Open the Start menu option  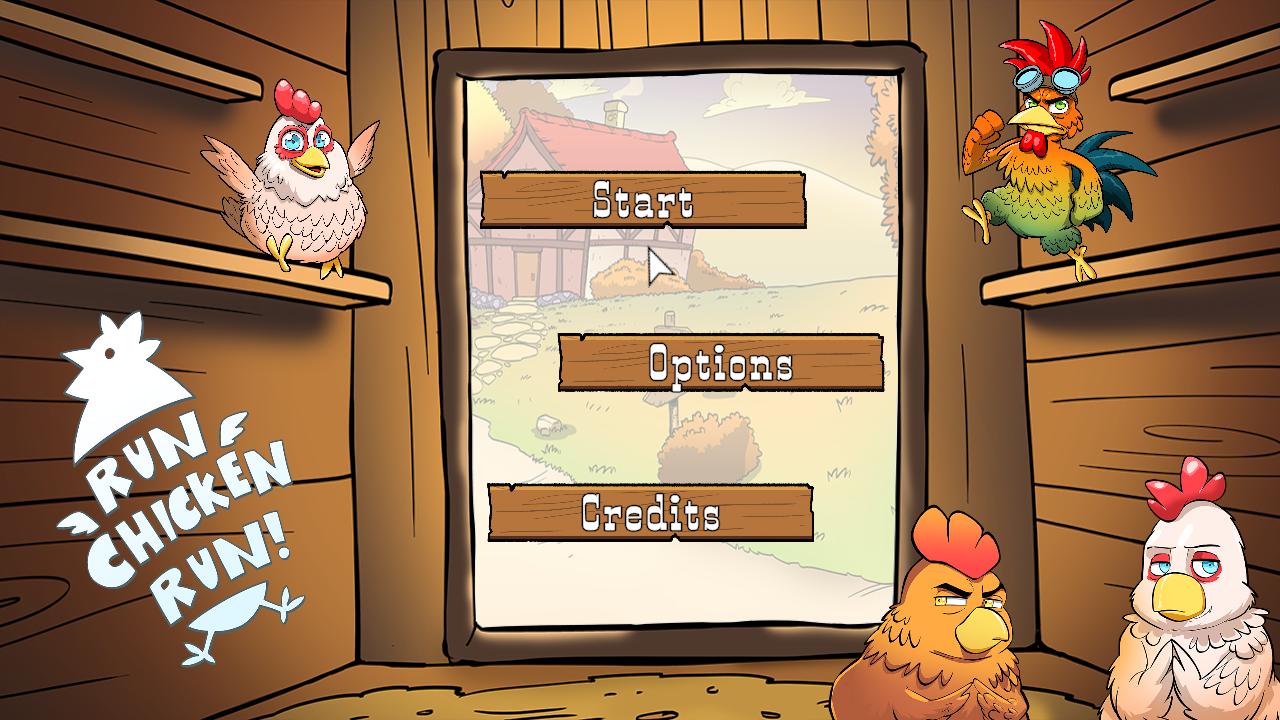pyautogui.click(x=643, y=201)
